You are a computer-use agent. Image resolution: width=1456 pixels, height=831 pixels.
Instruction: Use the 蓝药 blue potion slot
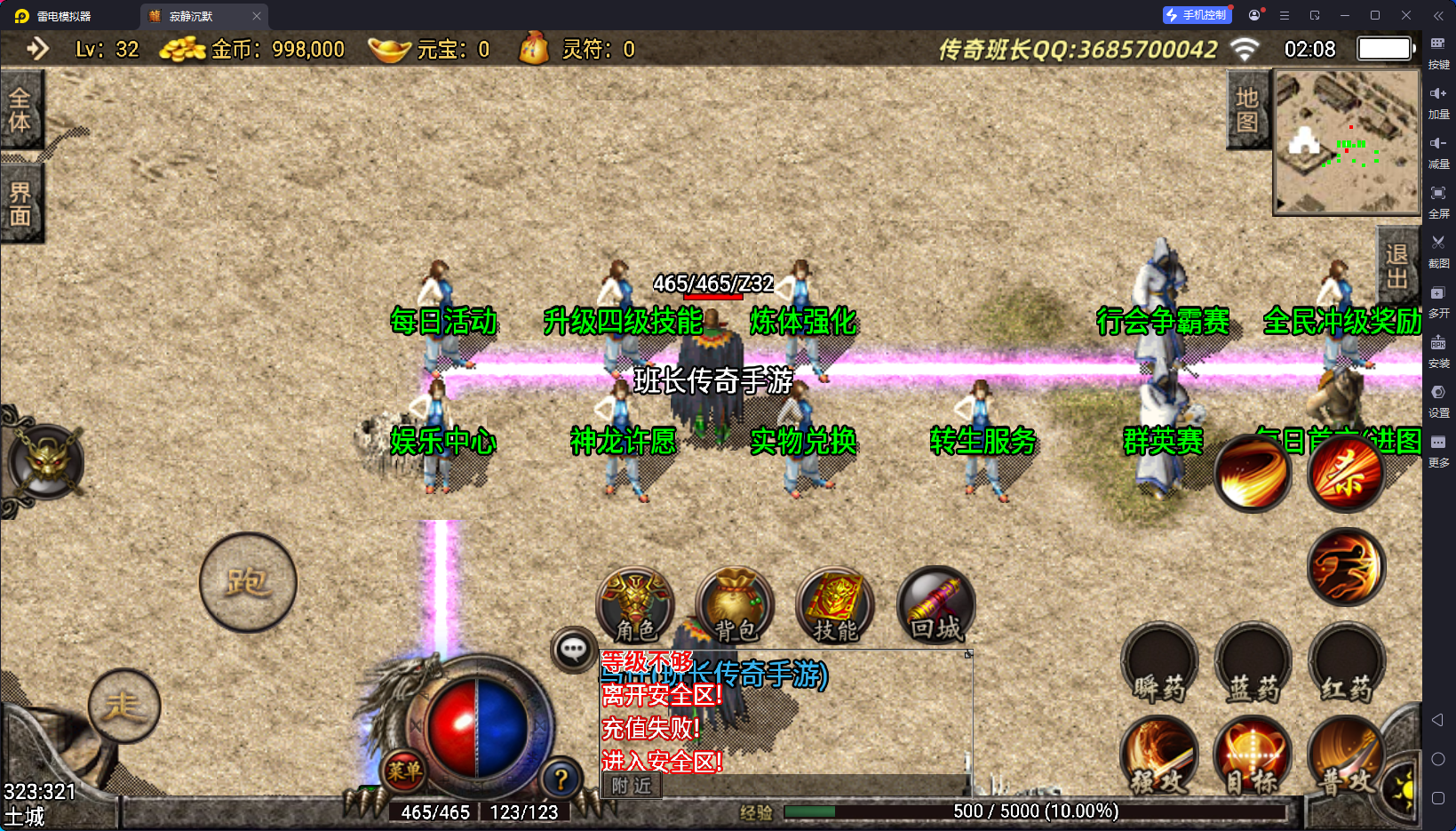point(1253,667)
